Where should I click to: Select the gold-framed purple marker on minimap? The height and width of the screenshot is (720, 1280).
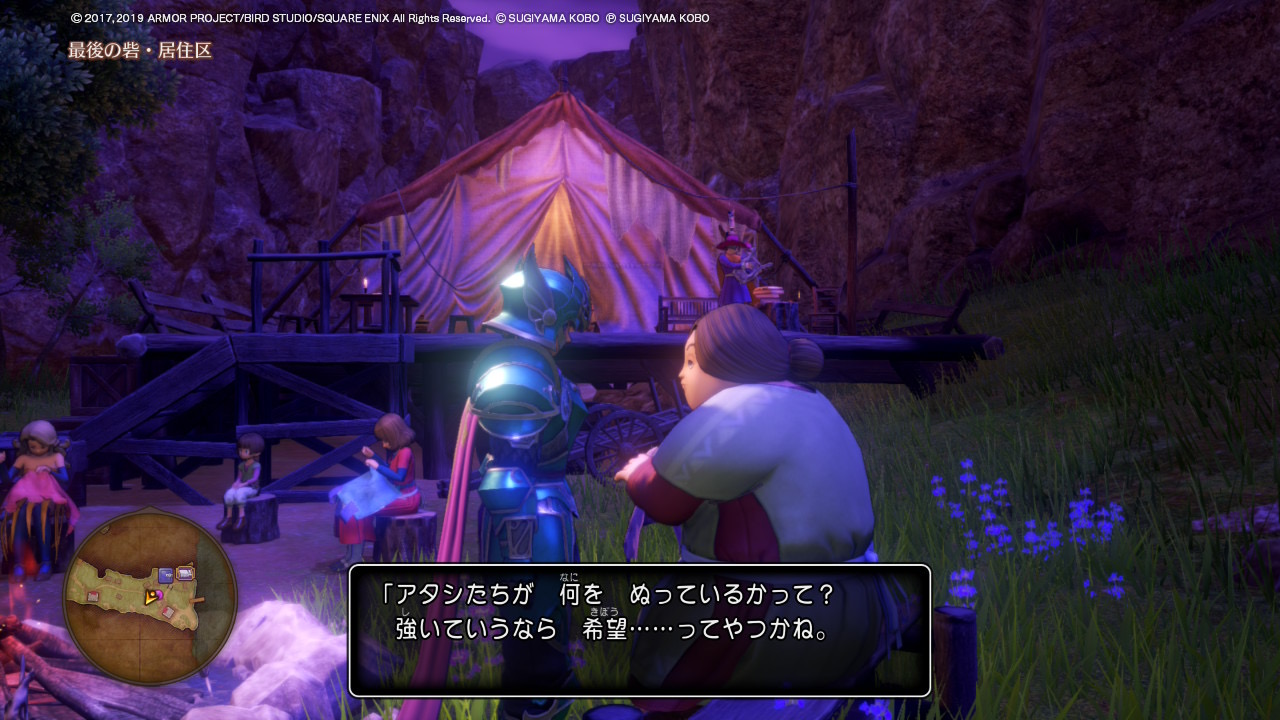tap(185, 573)
